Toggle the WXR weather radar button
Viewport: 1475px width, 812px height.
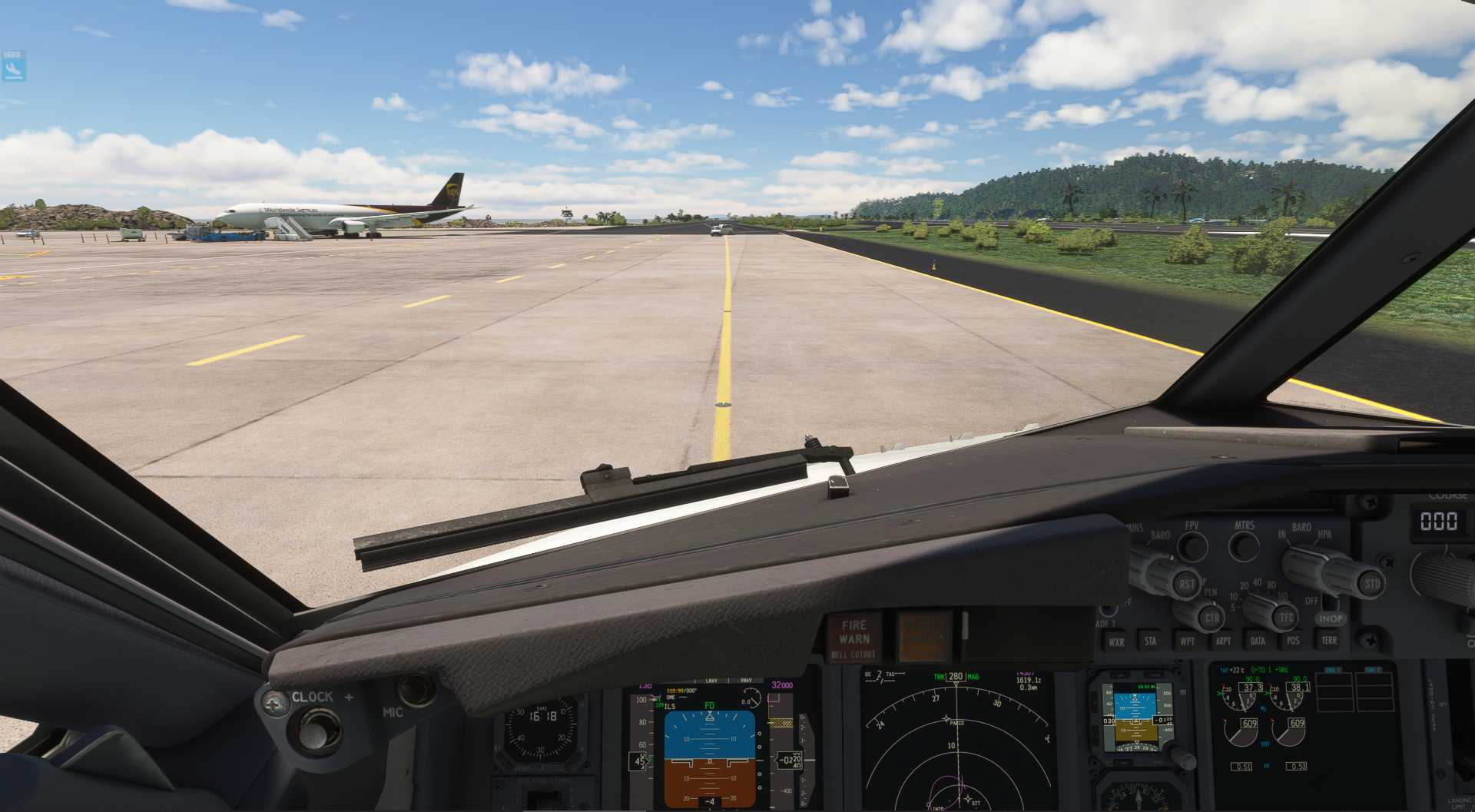1115,641
